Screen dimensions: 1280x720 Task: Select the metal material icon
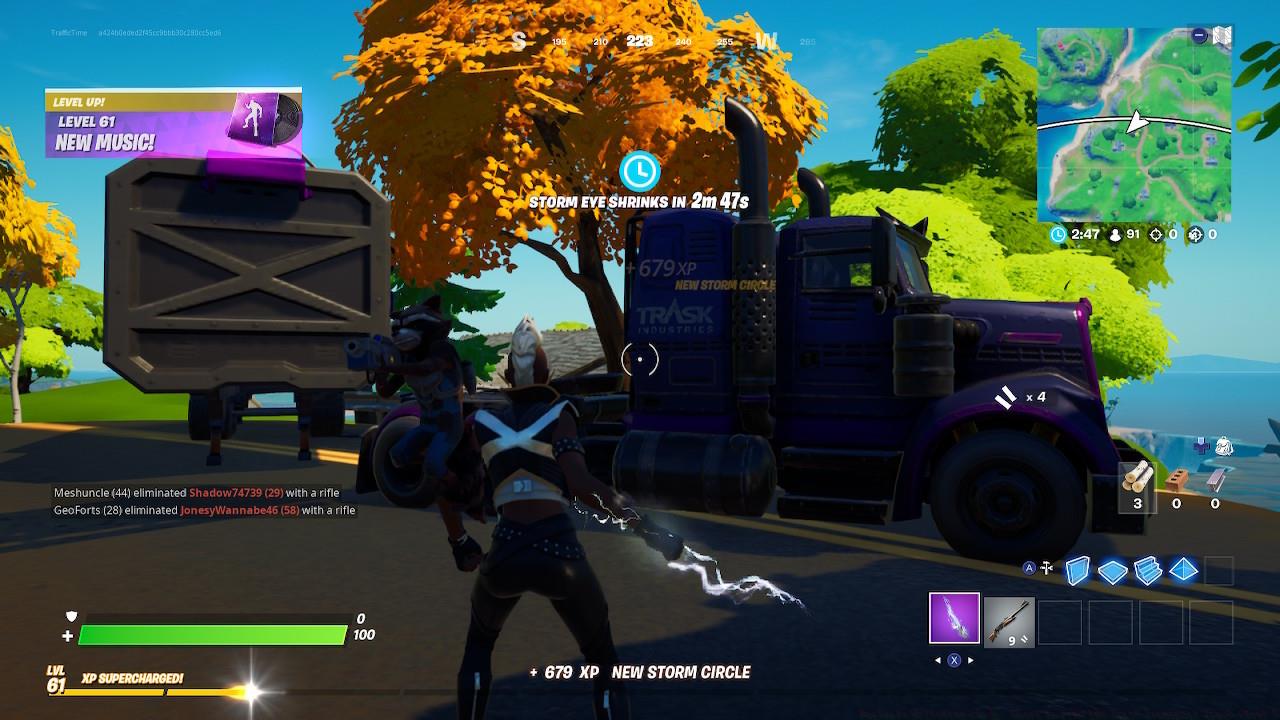pos(1214,480)
